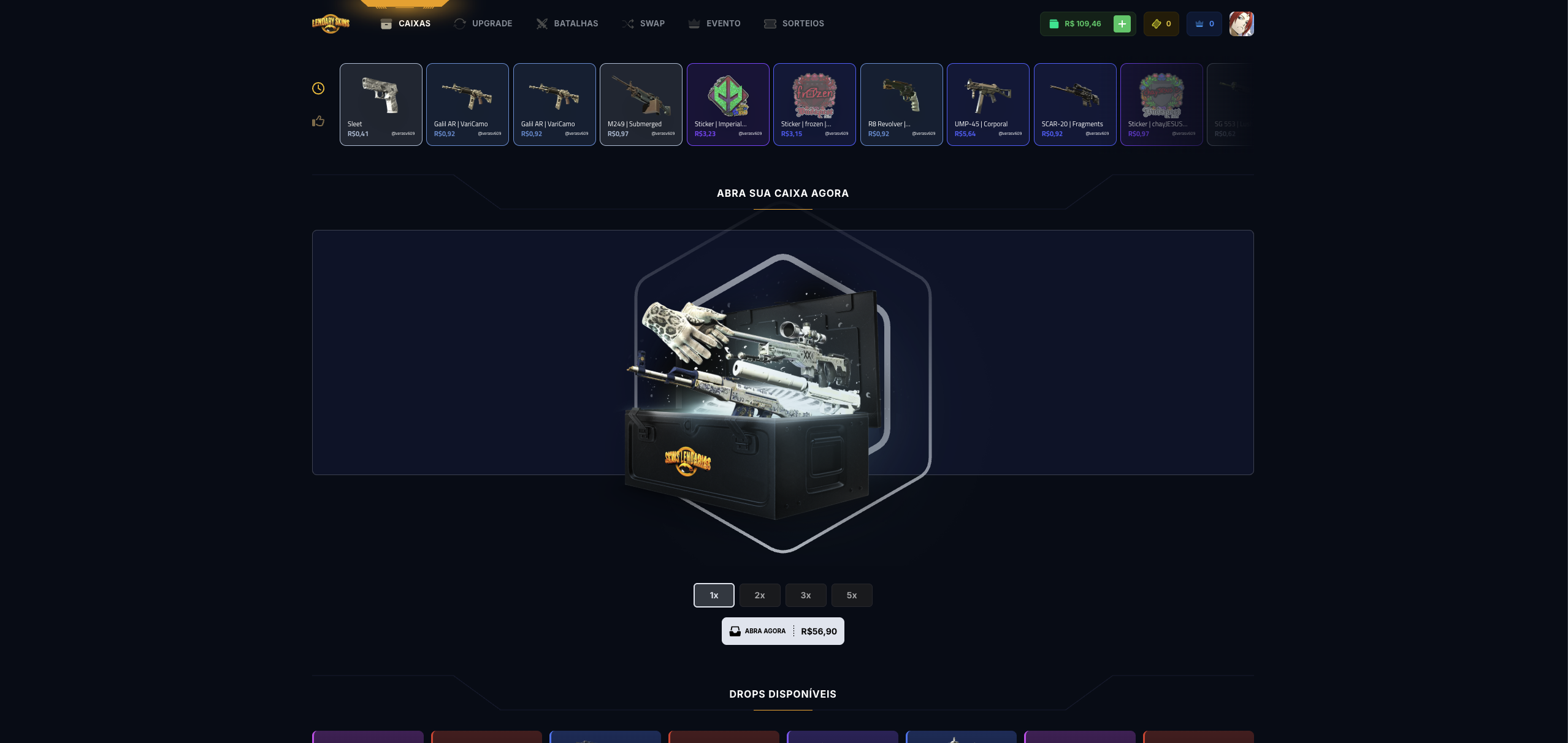
Task: Open the Batalhas menu
Action: (x=567, y=23)
